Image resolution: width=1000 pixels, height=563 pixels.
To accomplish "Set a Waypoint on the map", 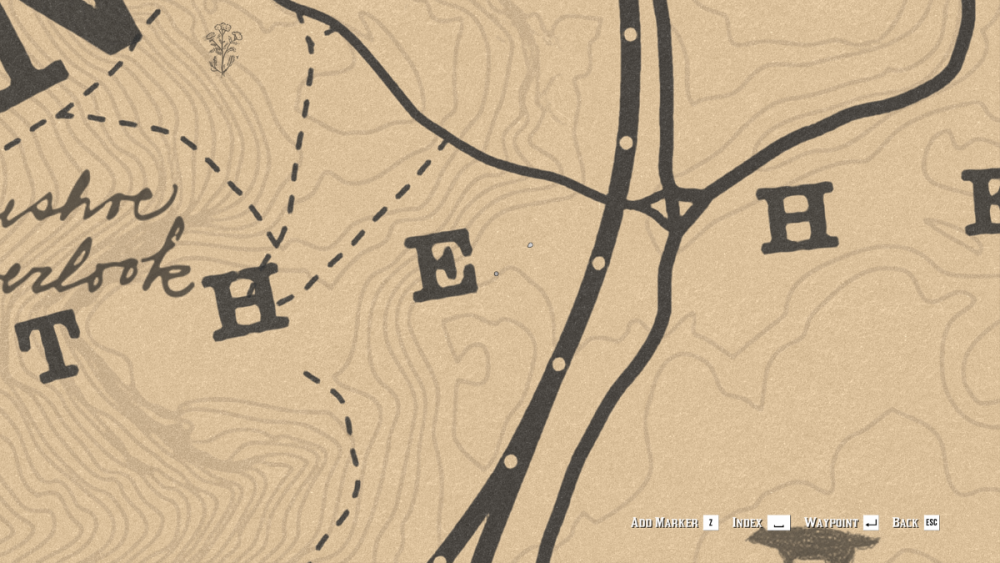I will tap(840, 523).
